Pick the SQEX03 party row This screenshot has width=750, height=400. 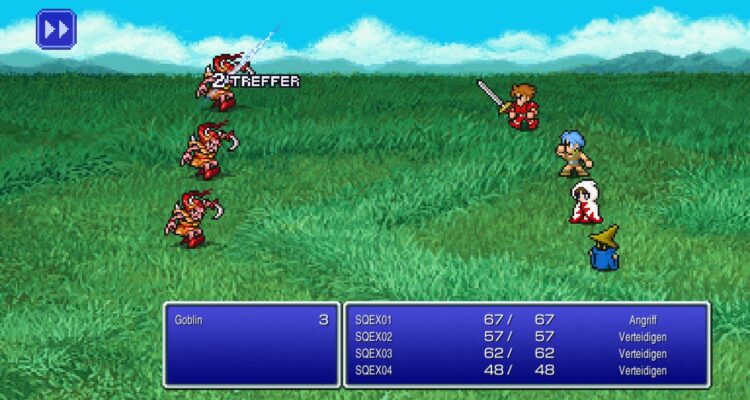(525, 353)
